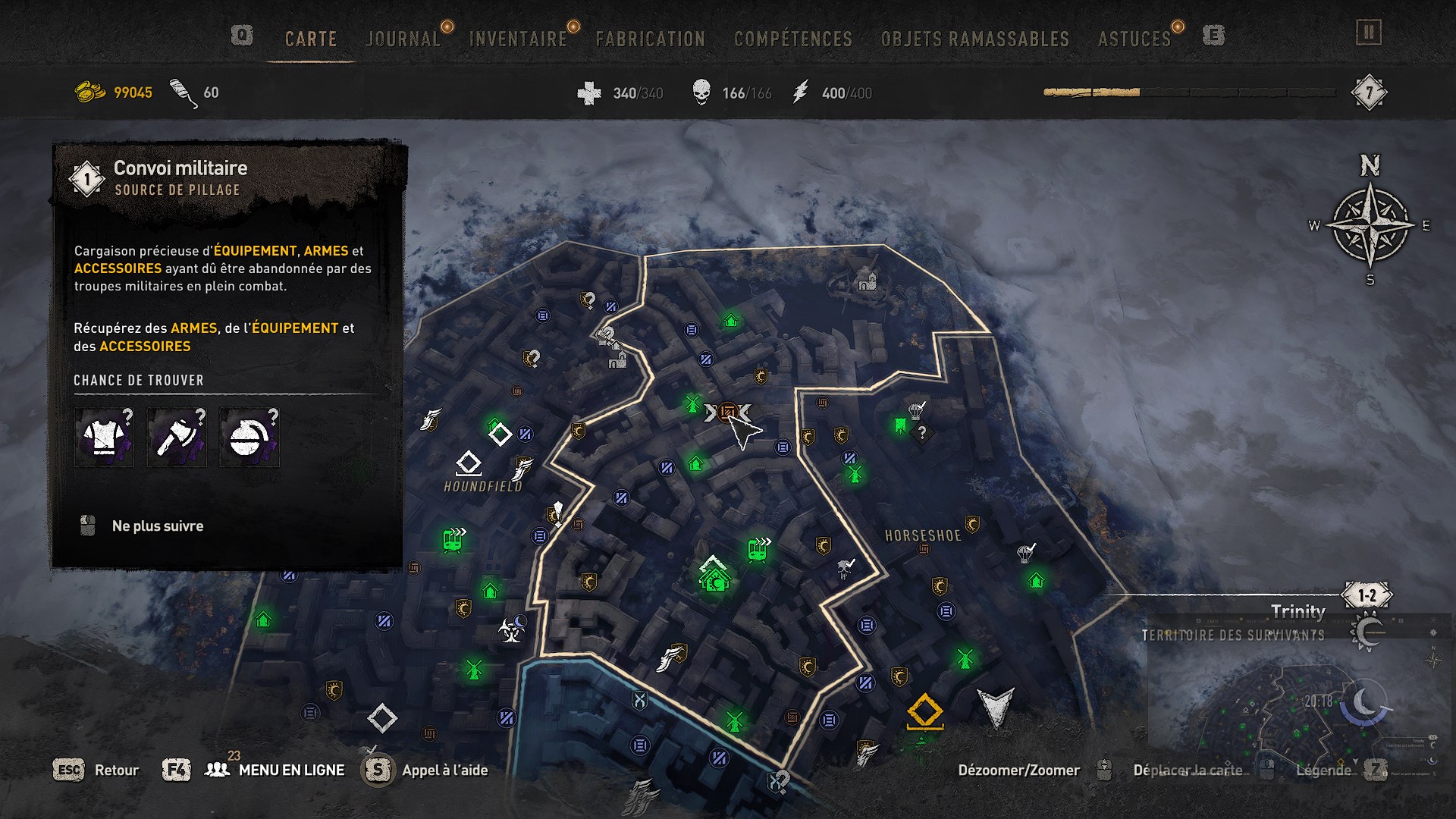Click the Horseshoe district label on map
This screenshot has height=819, width=1456.
923,535
